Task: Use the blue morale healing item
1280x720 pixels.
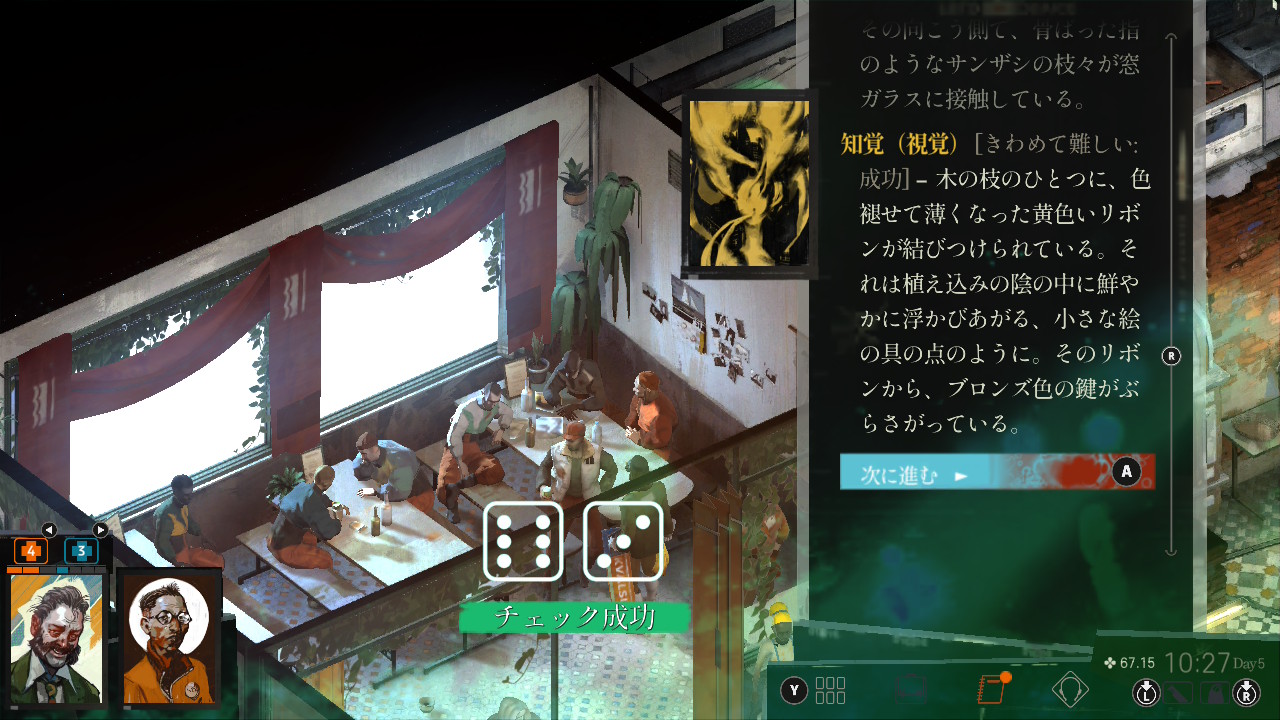Action: pyautogui.click(x=81, y=550)
